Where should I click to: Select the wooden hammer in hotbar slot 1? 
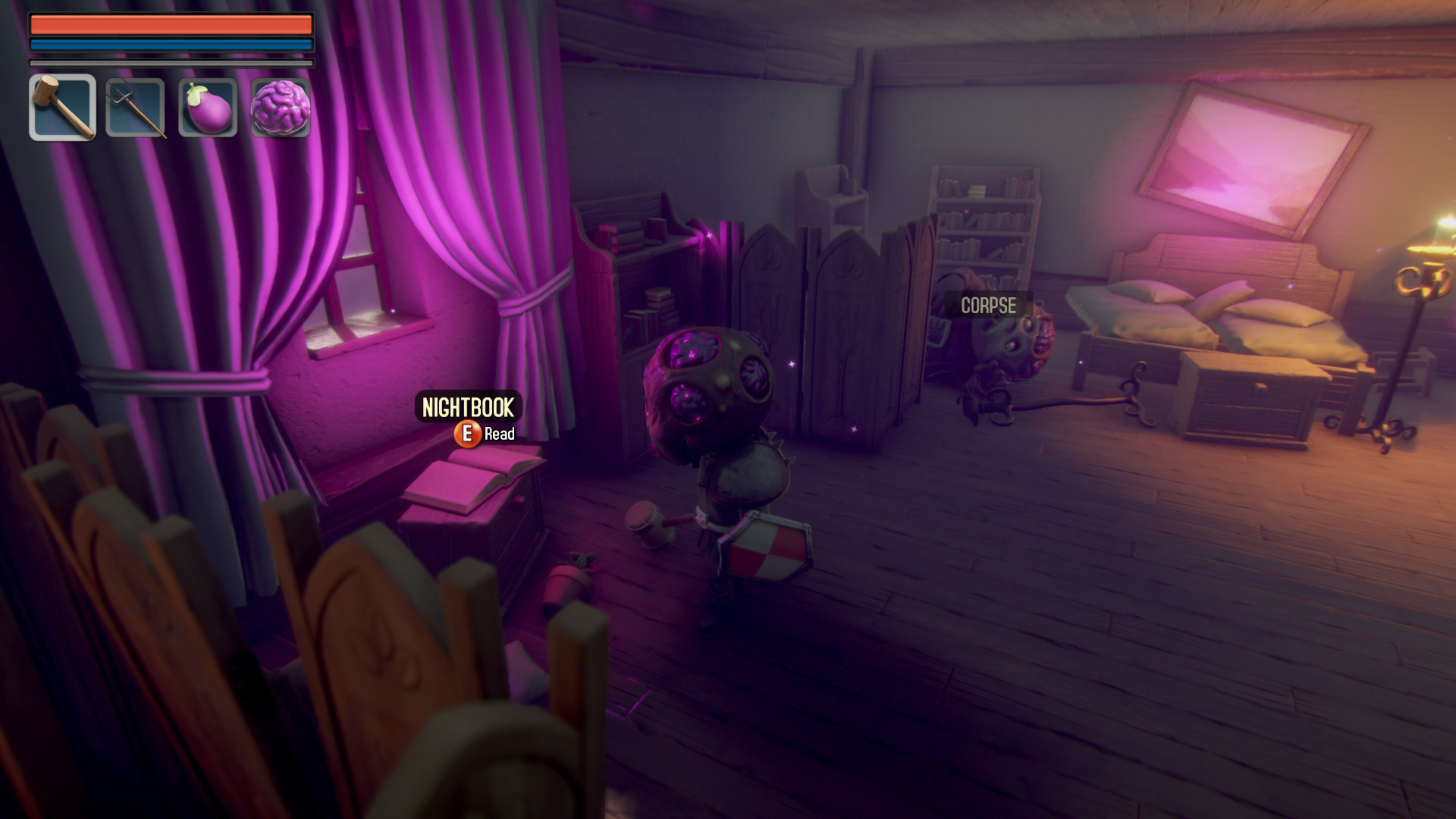[x=61, y=106]
